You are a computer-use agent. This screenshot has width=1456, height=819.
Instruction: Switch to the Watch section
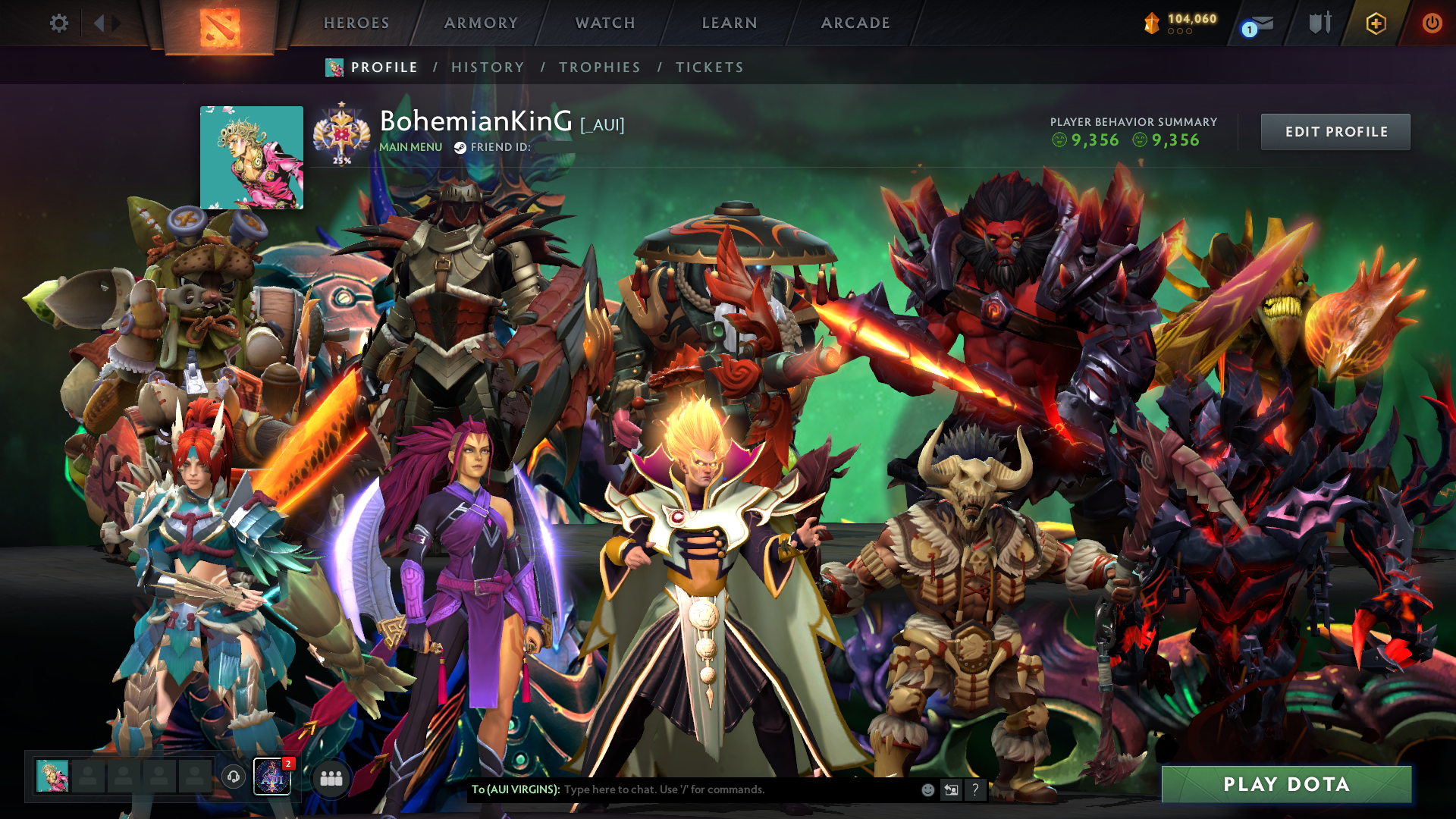(x=605, y=24)
